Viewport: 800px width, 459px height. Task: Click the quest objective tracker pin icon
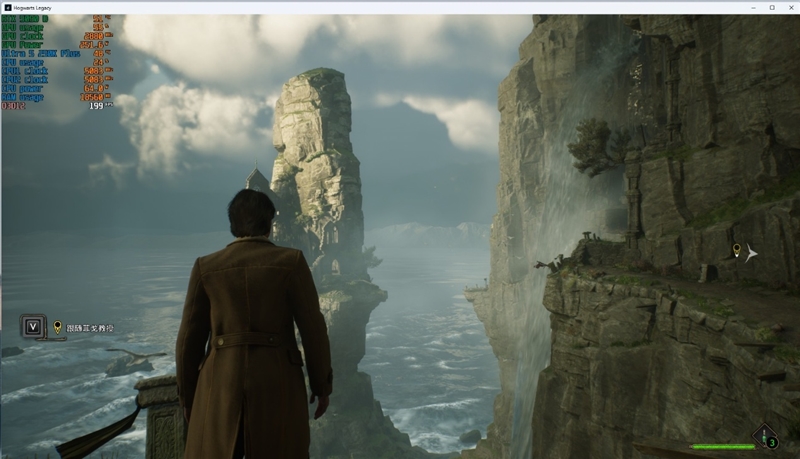click(x=57, y=326)
